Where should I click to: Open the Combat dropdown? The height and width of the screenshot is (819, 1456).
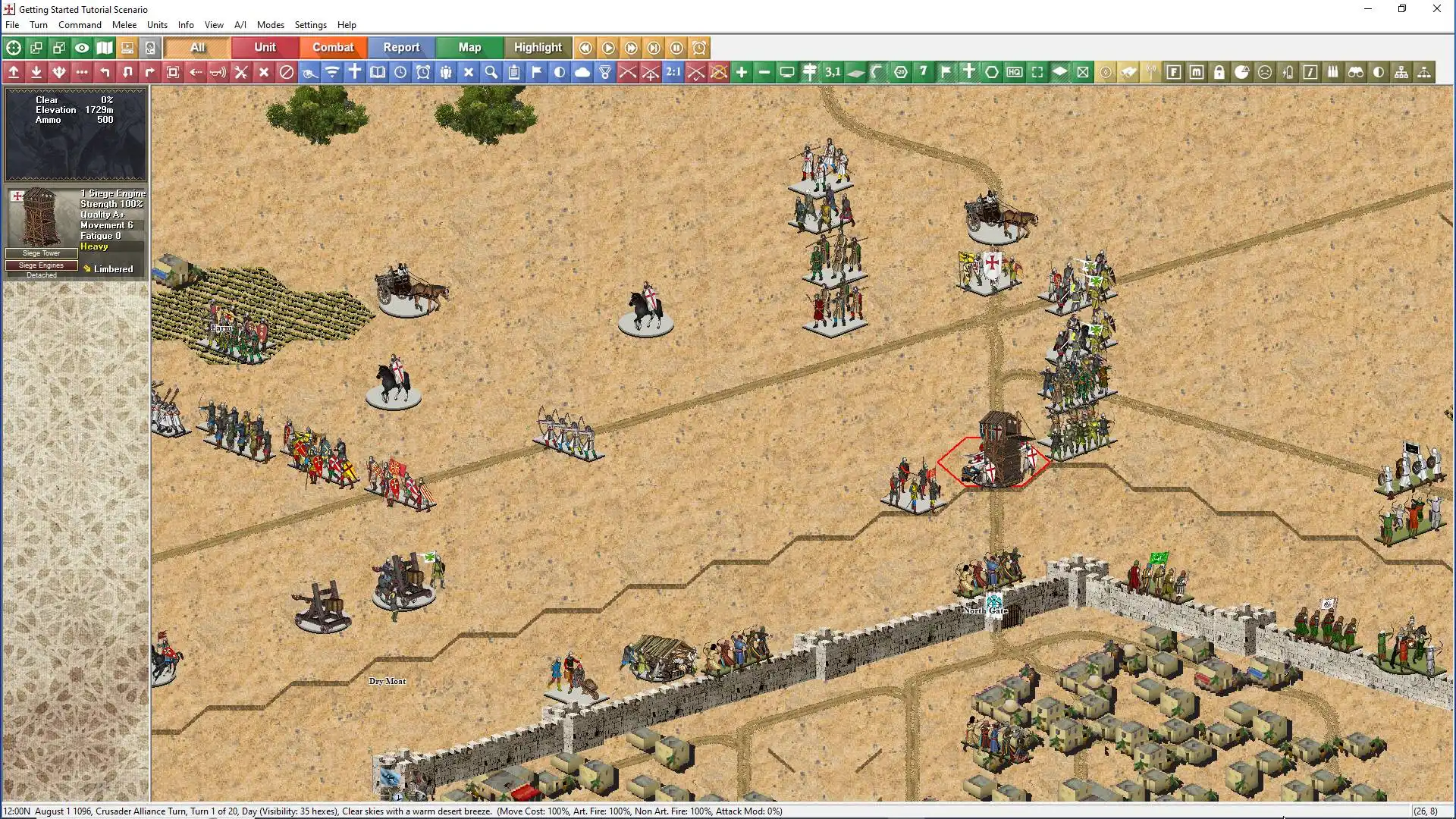(x=333, y=47)
